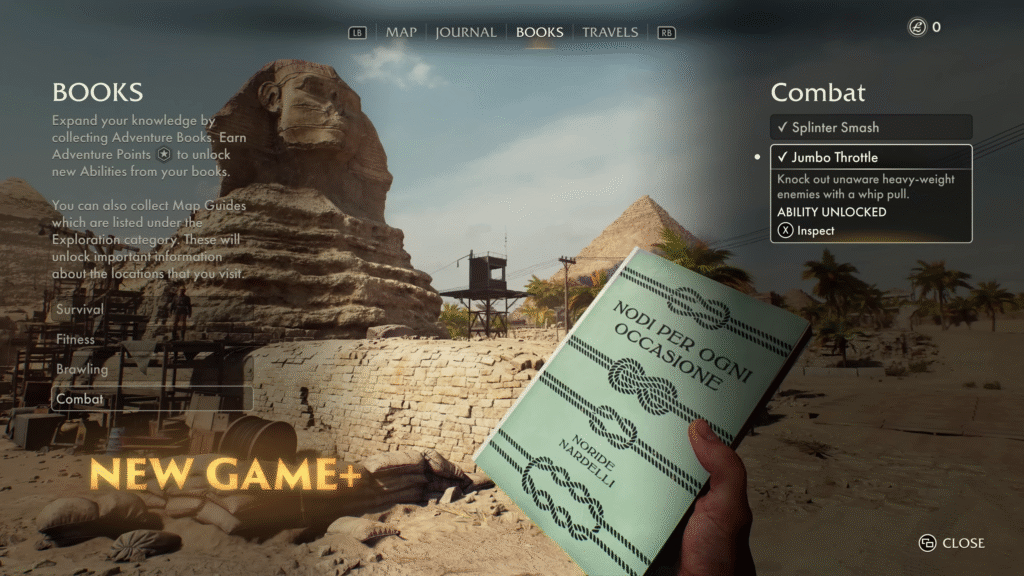Switch to the Map tab
This screenshot has height=576, width=1024.
point(401,32)
